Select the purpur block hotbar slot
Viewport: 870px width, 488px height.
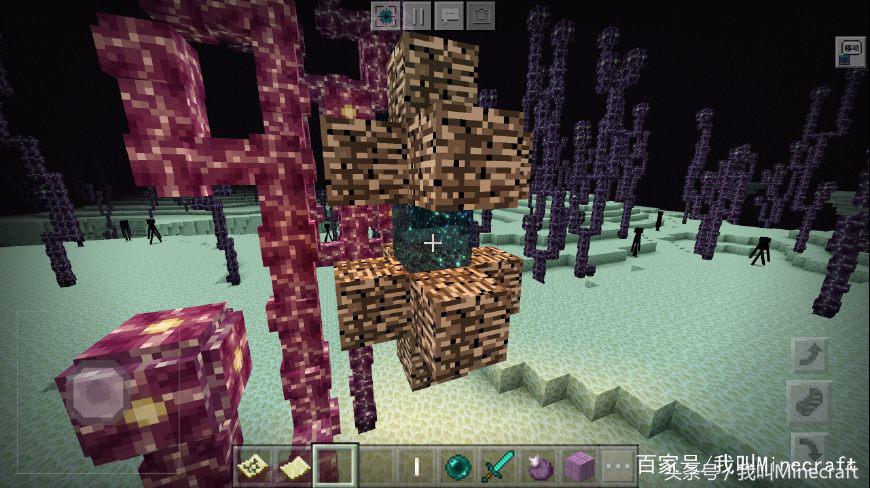579,466
